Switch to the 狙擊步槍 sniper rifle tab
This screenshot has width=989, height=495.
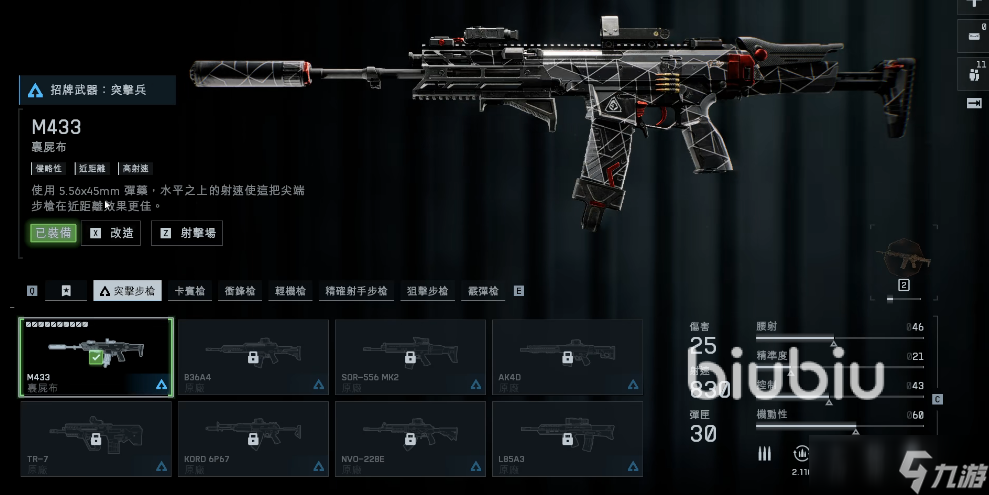(428, 291)
